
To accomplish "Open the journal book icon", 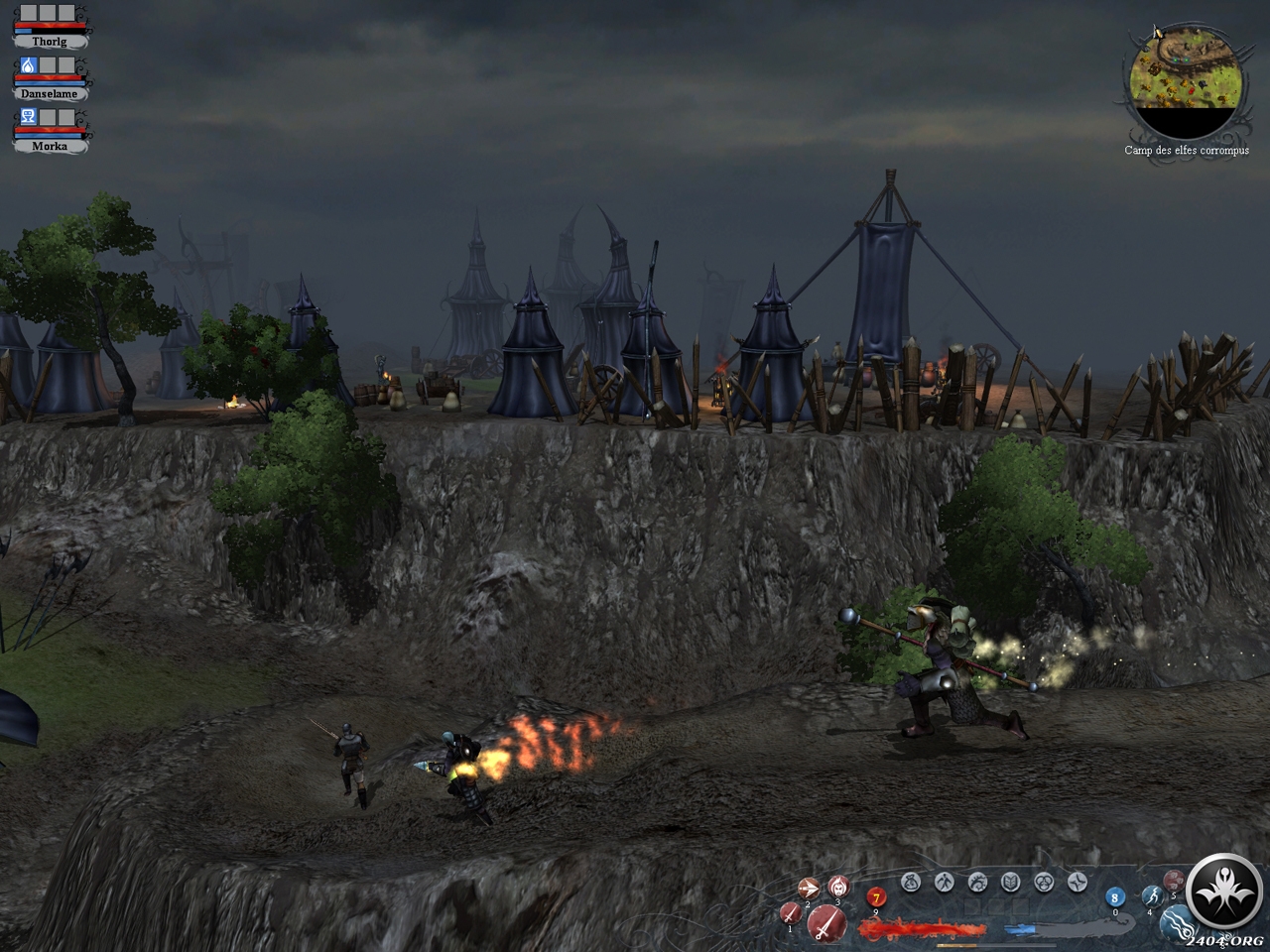I will pos(1011,882).
